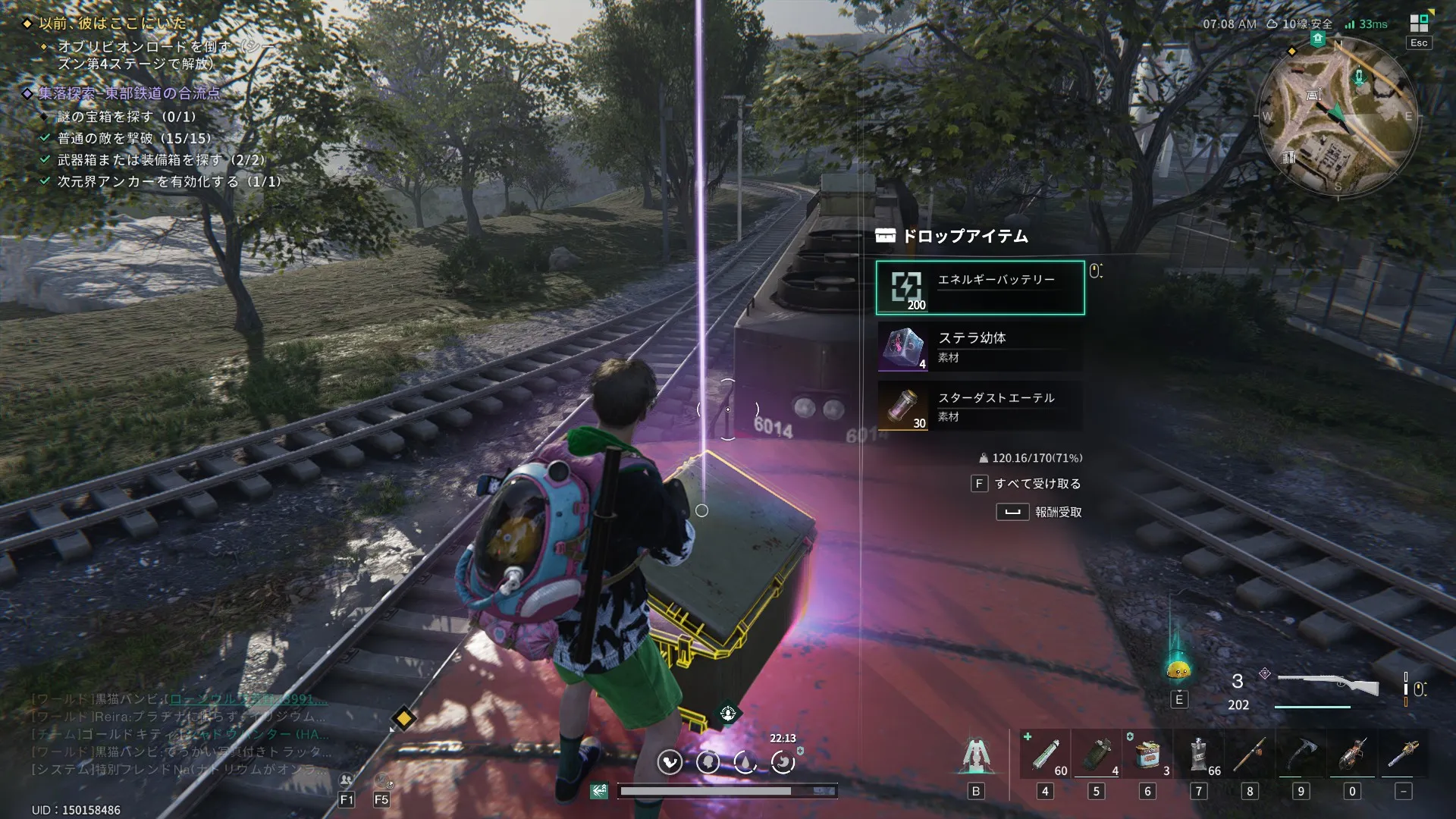
Task: Pick the ステラ幼体 material from the drop list
Action: tap(980, 347)
